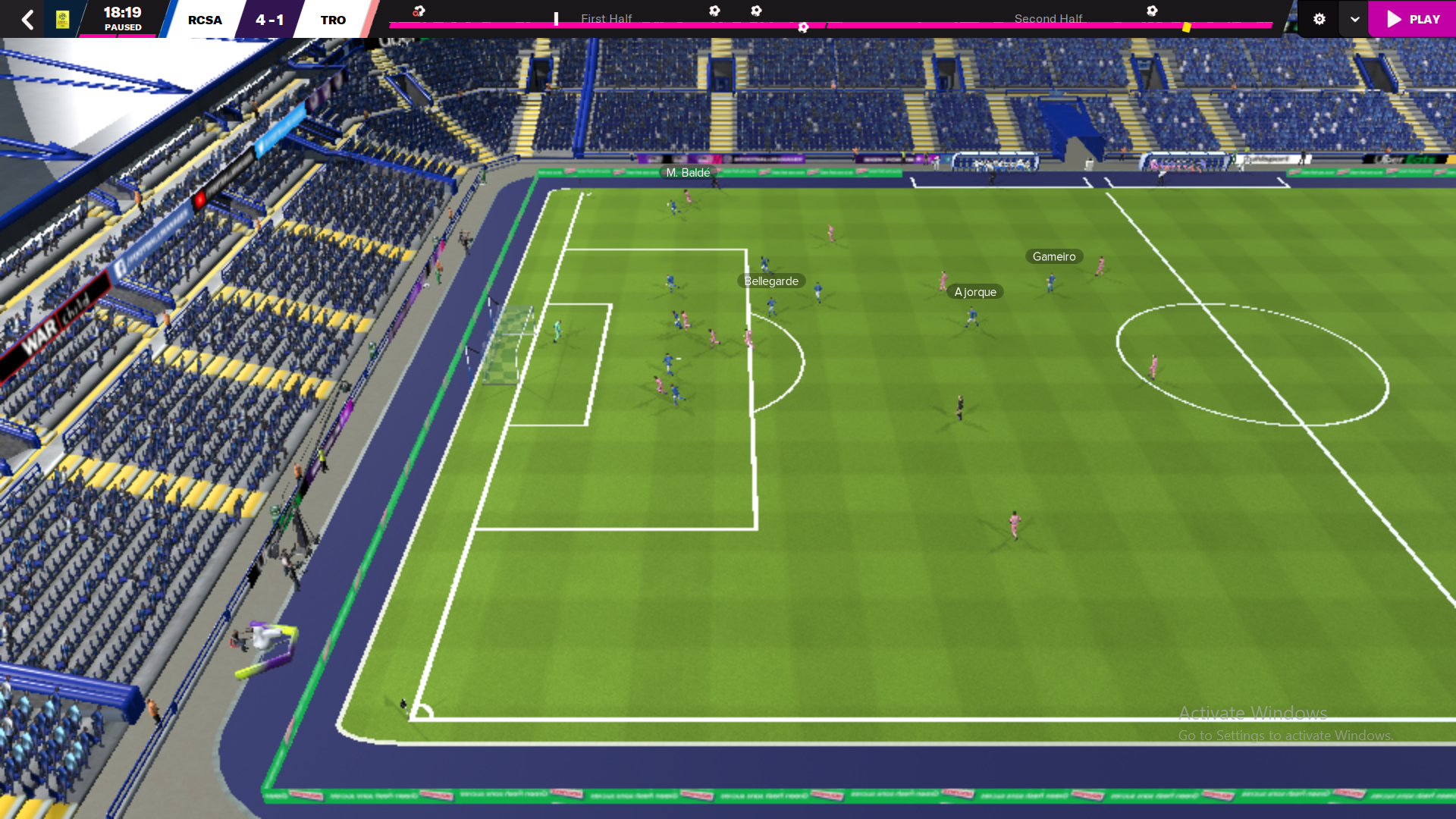This screenshot has height=819, width=1456.
Task: Follow the Go to Settings activation link
Action: click(1285, 734)
